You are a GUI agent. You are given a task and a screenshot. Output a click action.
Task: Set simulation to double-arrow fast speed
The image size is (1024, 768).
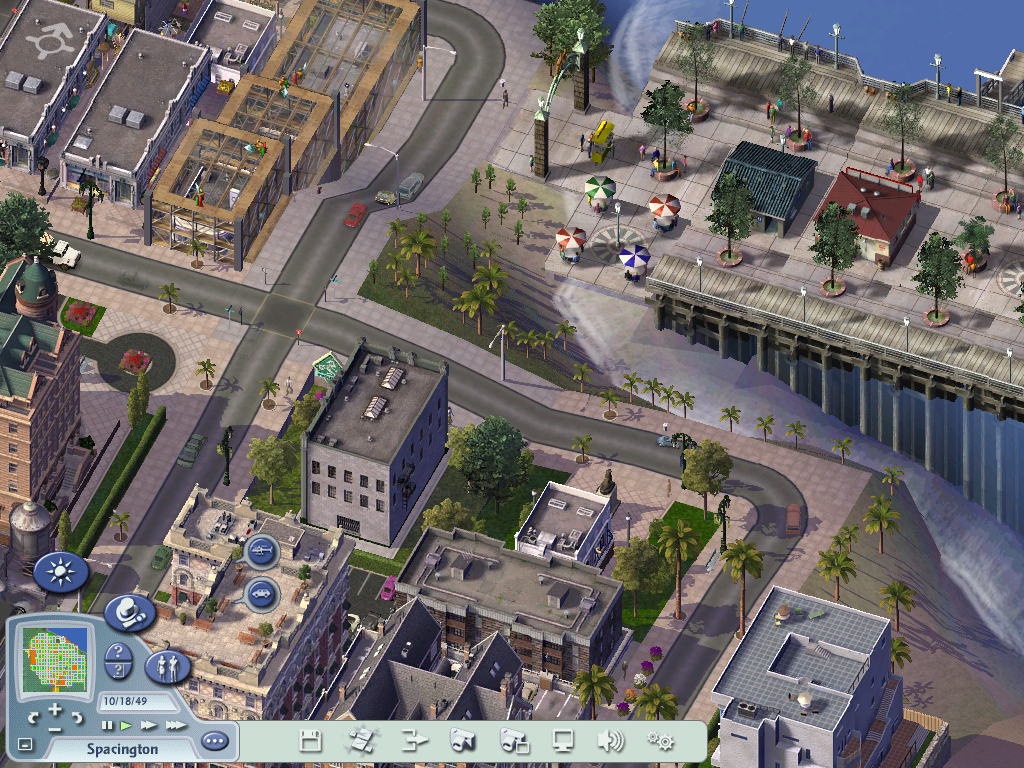148,724
